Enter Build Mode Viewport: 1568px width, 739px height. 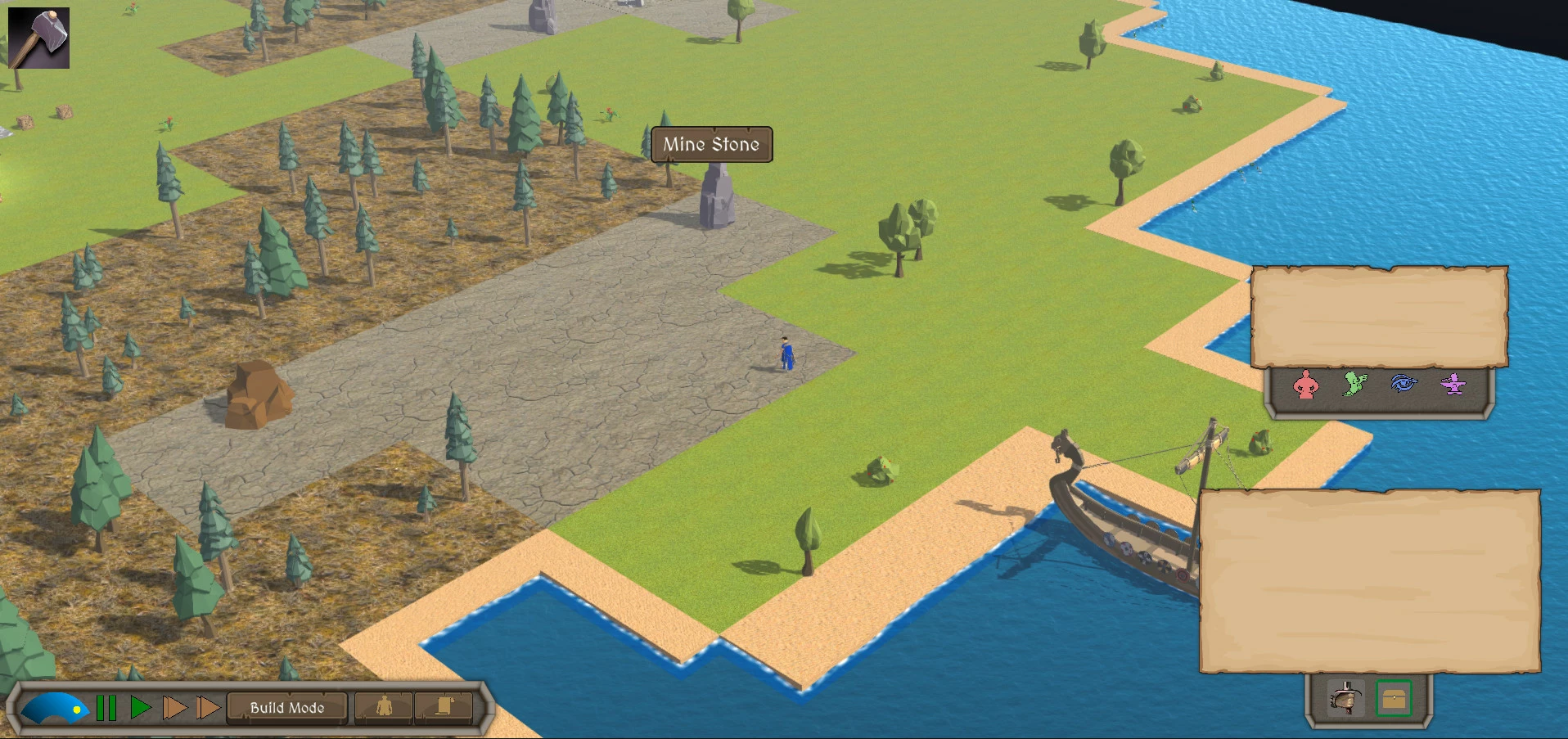[287, 708]
